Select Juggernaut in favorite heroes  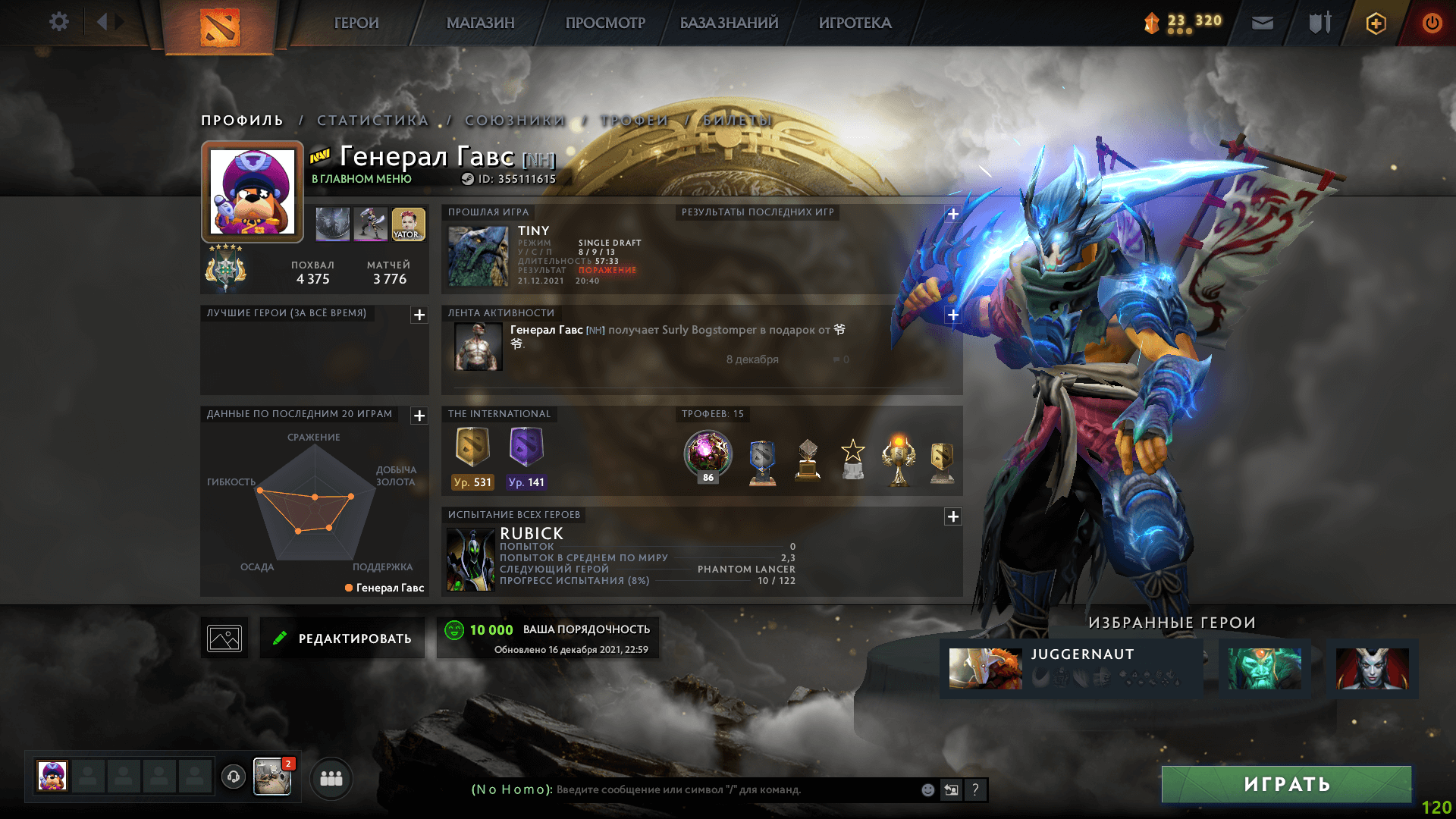(x=1071, y=668)
